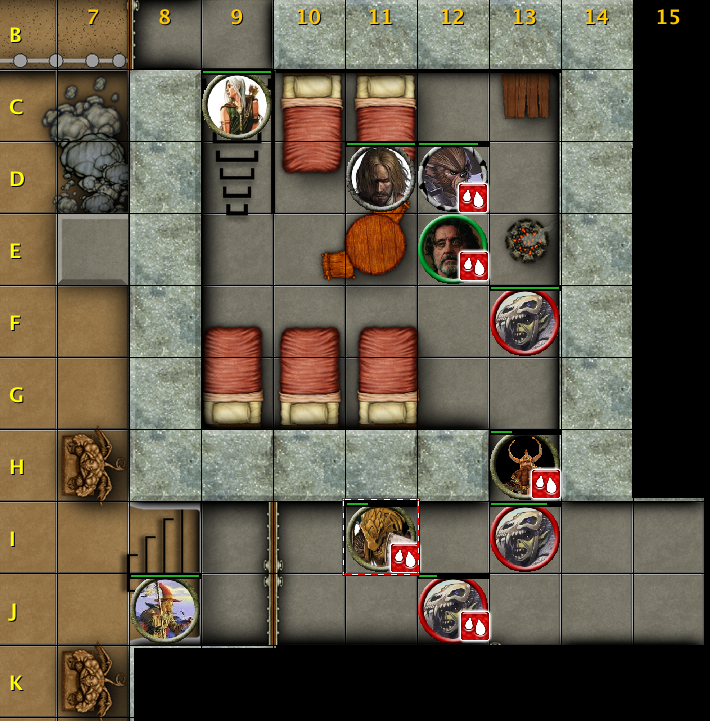Select the ghoul token in square F13
This screenshot has height=721, width=710.
[525, 322]
